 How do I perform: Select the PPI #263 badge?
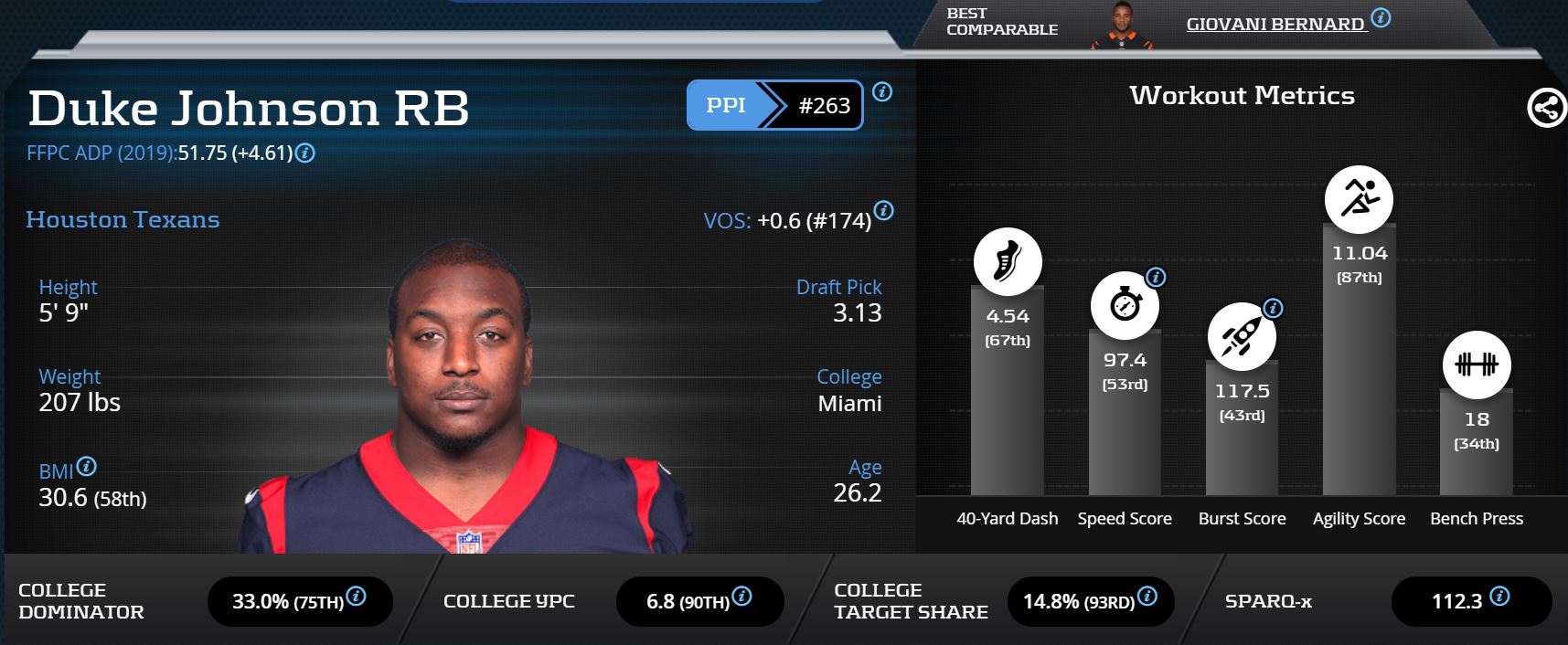tap(774, 105)
